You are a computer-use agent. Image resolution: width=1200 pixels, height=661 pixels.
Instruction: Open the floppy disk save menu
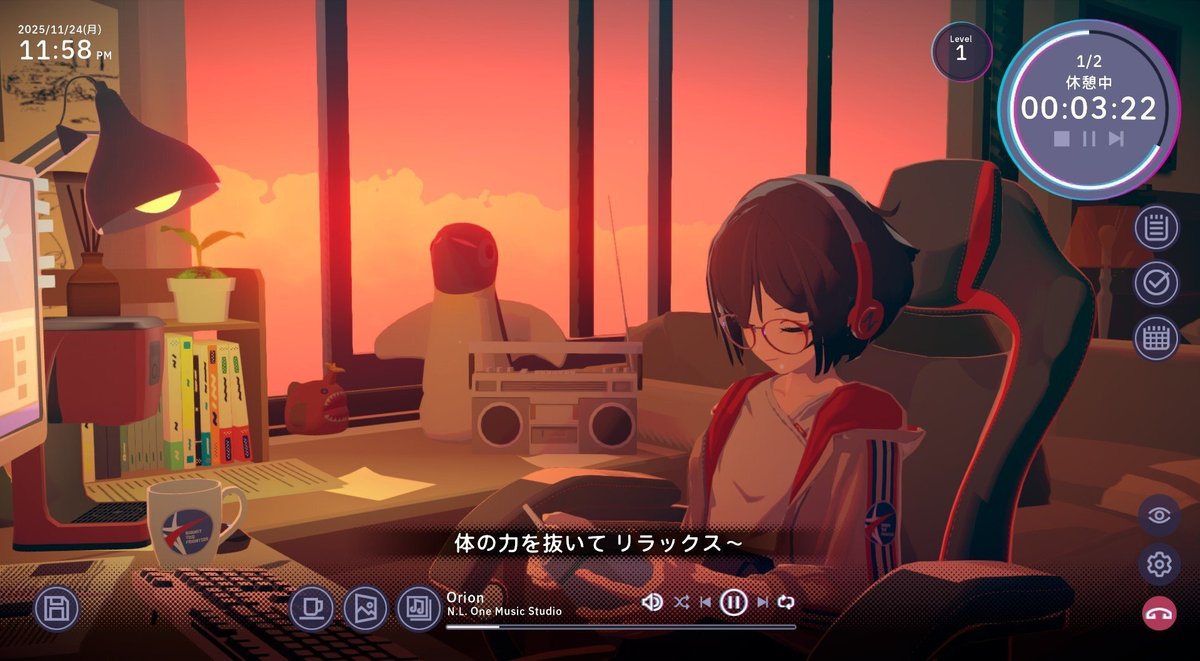pyautogui.click(x=57, y=608)
